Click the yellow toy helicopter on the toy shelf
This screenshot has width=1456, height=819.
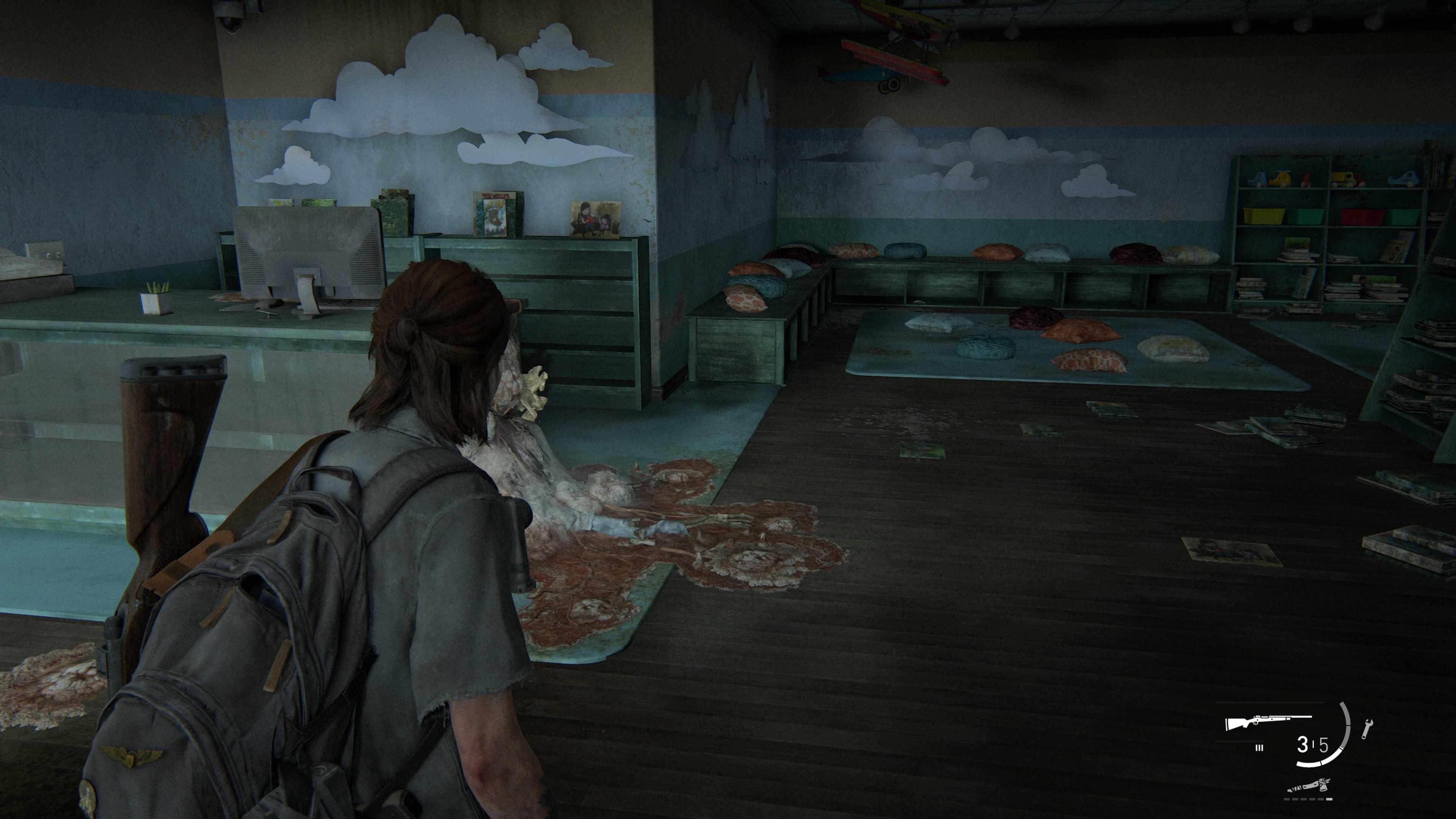(1281, 179)
